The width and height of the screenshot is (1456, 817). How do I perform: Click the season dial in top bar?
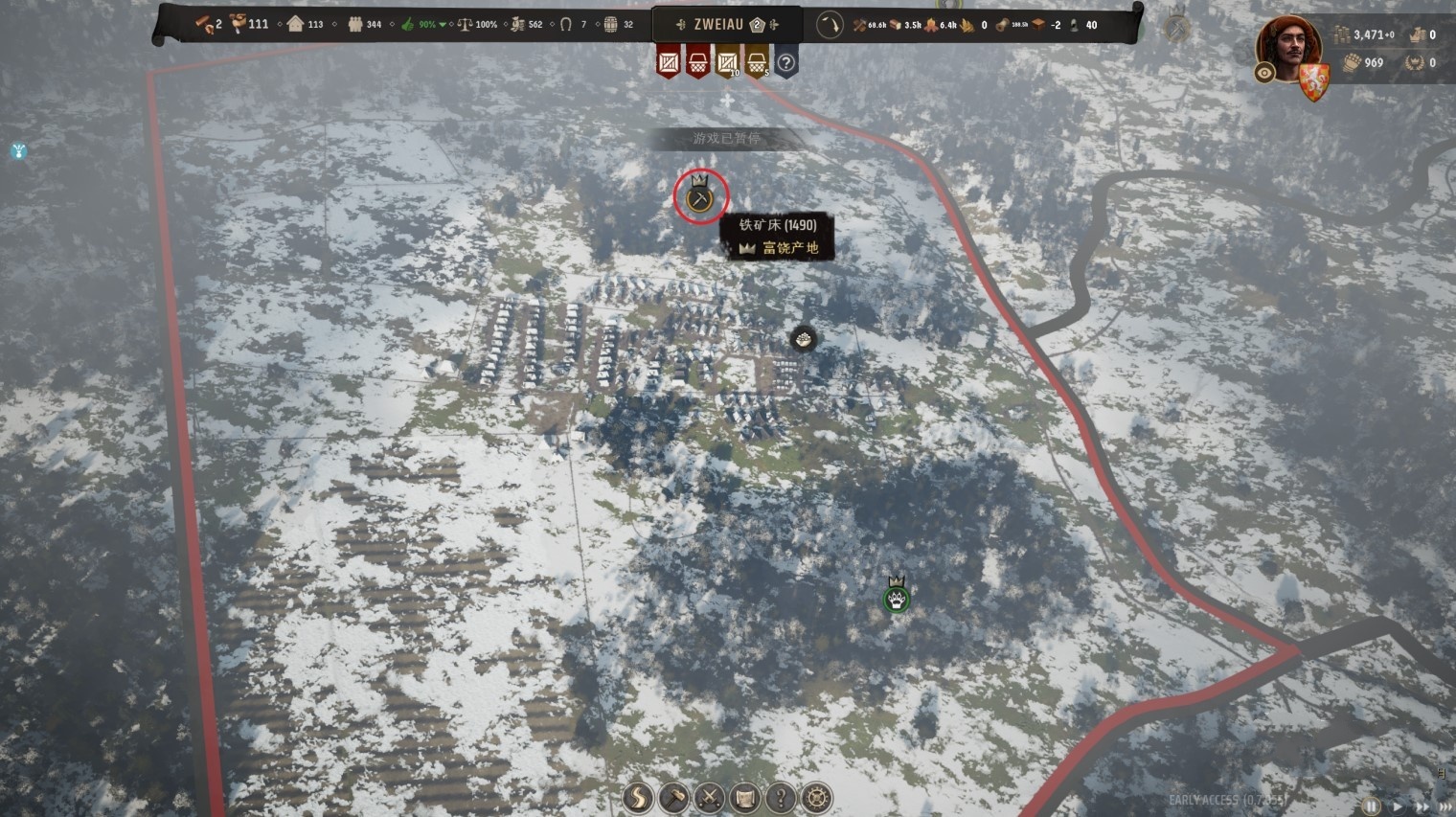pos(830,25)
